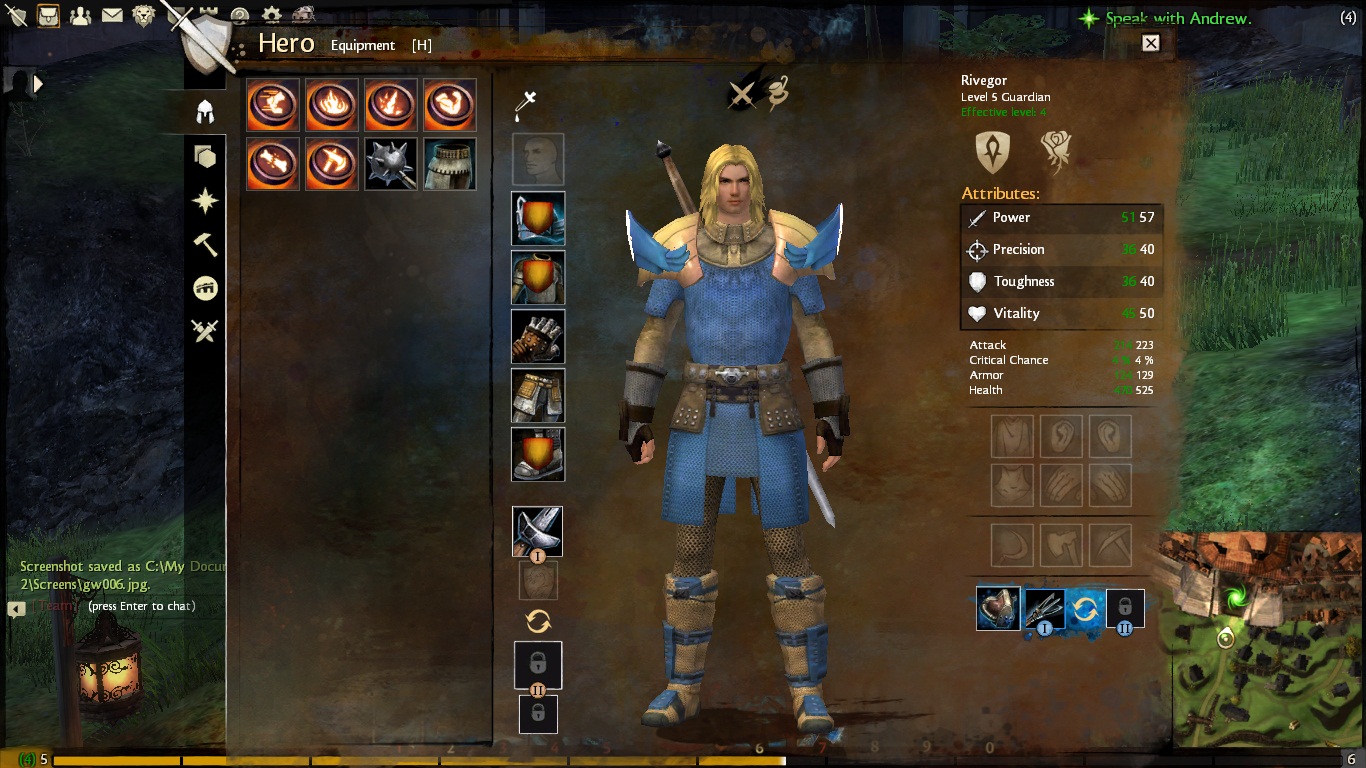Open the hammer crafting tab
Screen dimensions: 1366x768
click(205, 244)
